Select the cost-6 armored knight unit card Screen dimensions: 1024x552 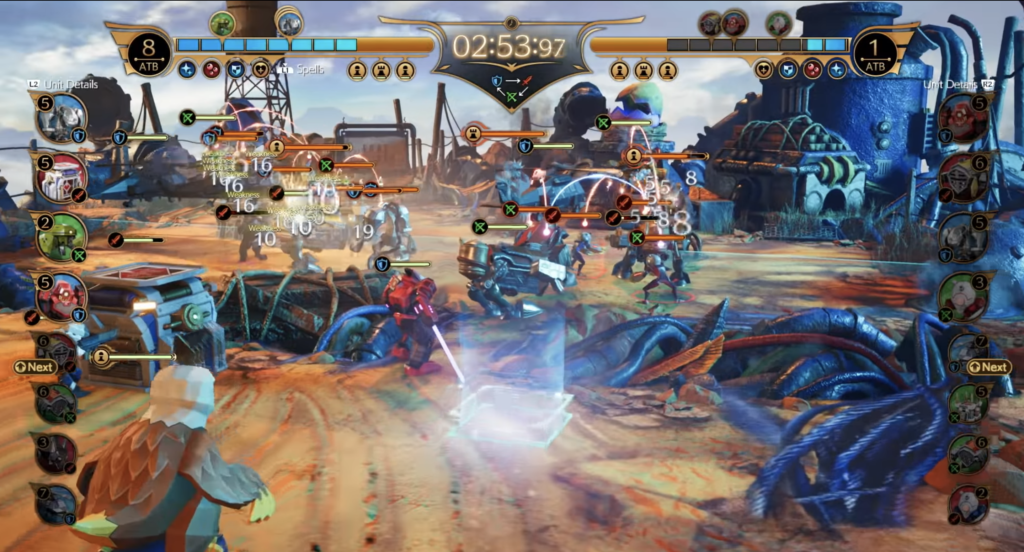click(x=964, y=178)
